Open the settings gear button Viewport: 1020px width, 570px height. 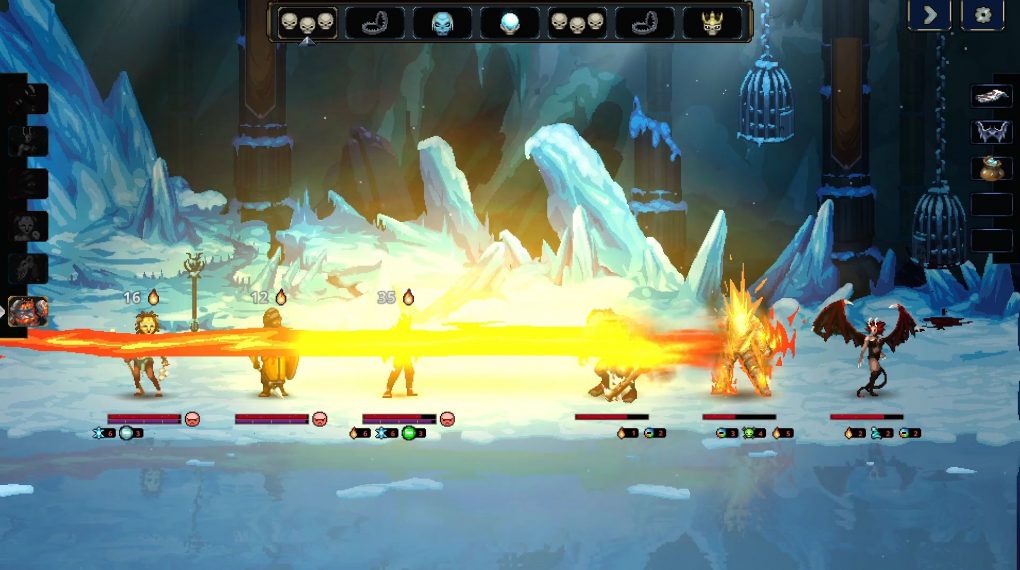coord(982,14)
